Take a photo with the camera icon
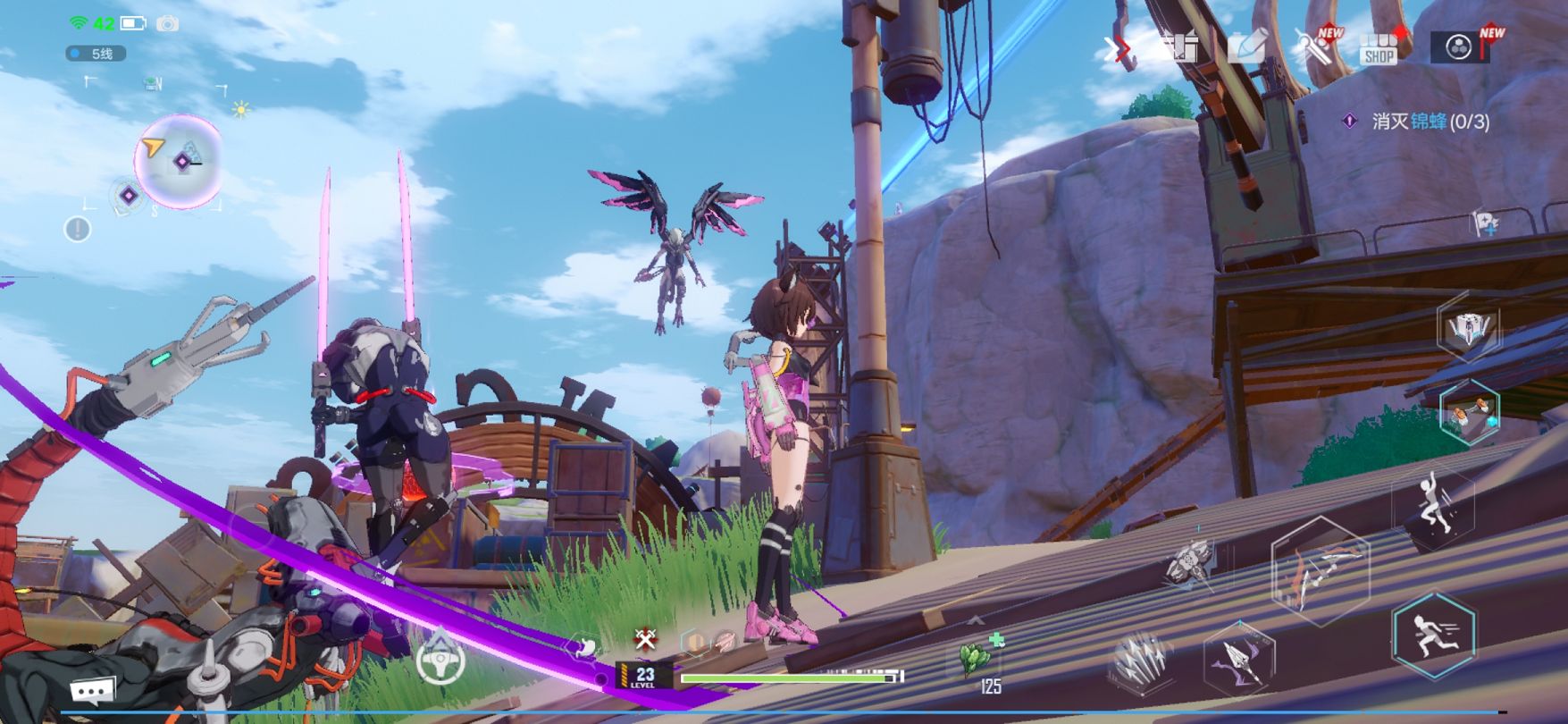The width and height of the screenshot is (1568, 724). [167, 23]
